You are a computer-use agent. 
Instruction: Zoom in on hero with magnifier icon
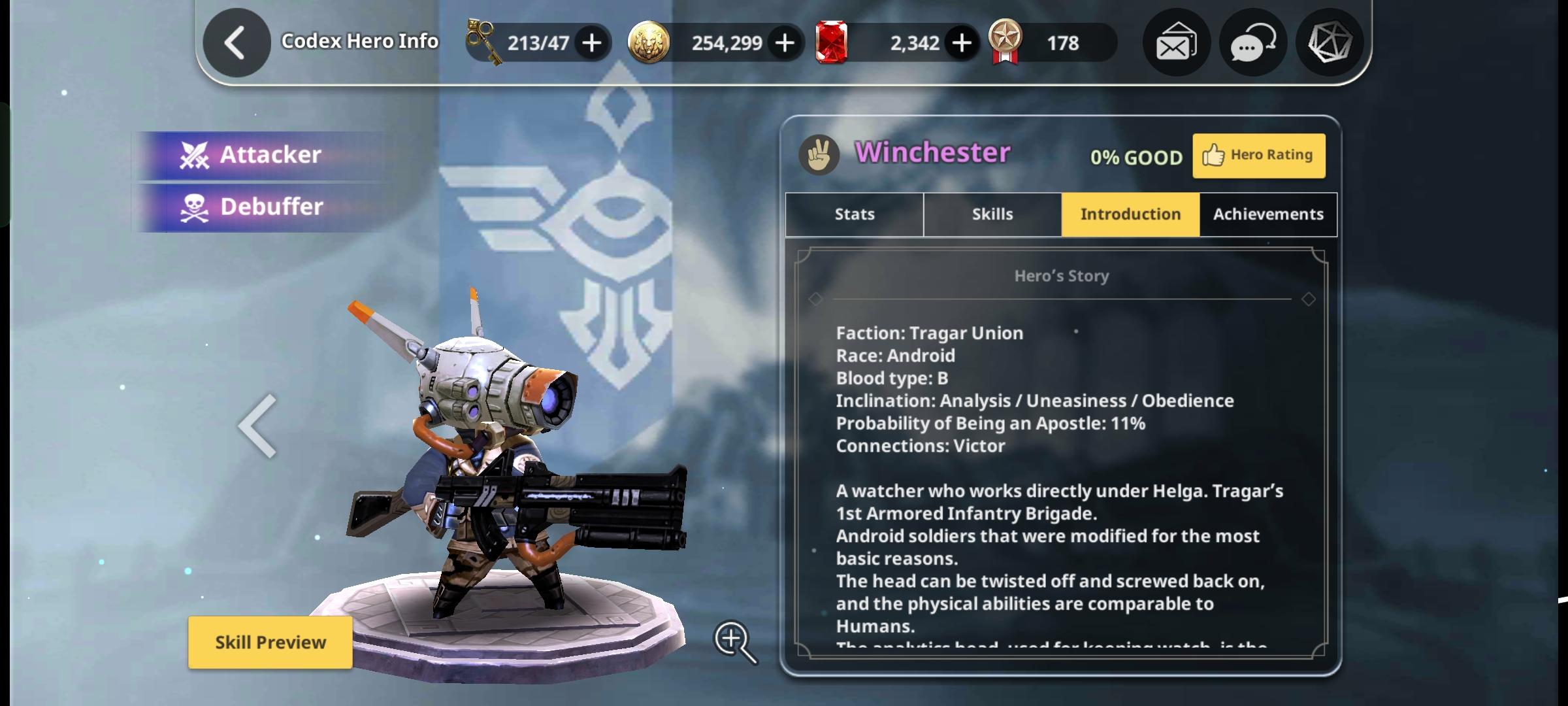coord(735,641)
